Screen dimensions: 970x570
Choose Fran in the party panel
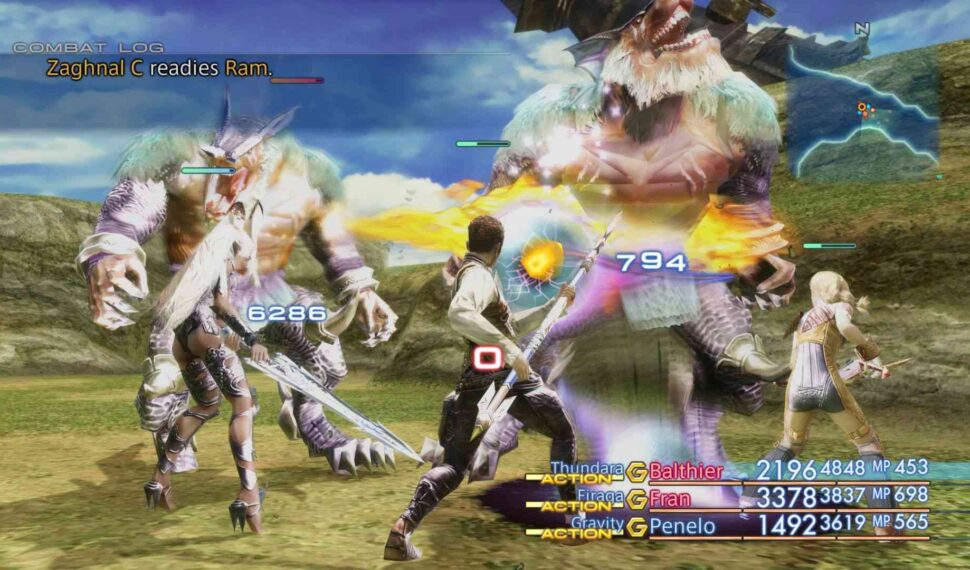[670, 497]
